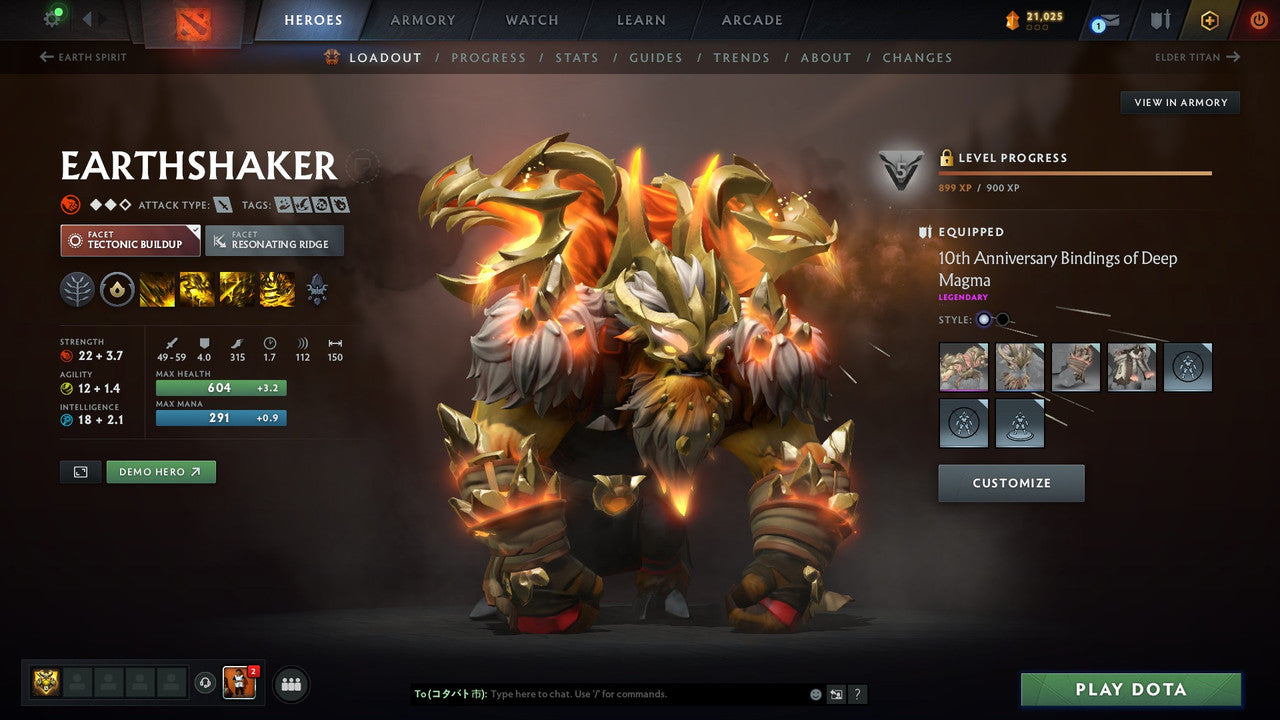Switch to the Resonating Ridge facet

(x=275, y=240)
